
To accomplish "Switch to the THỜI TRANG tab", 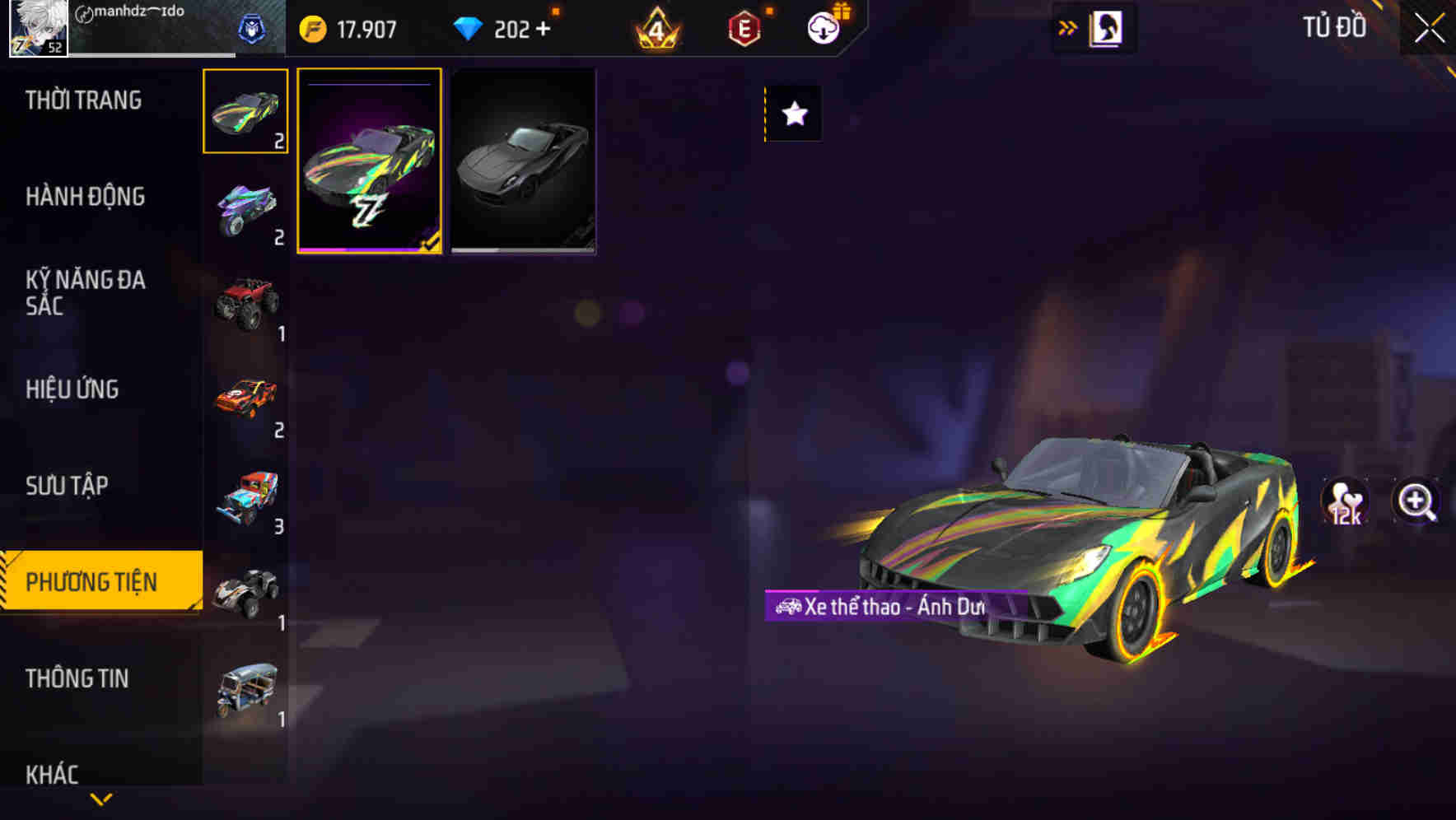I will click(82, 100).
